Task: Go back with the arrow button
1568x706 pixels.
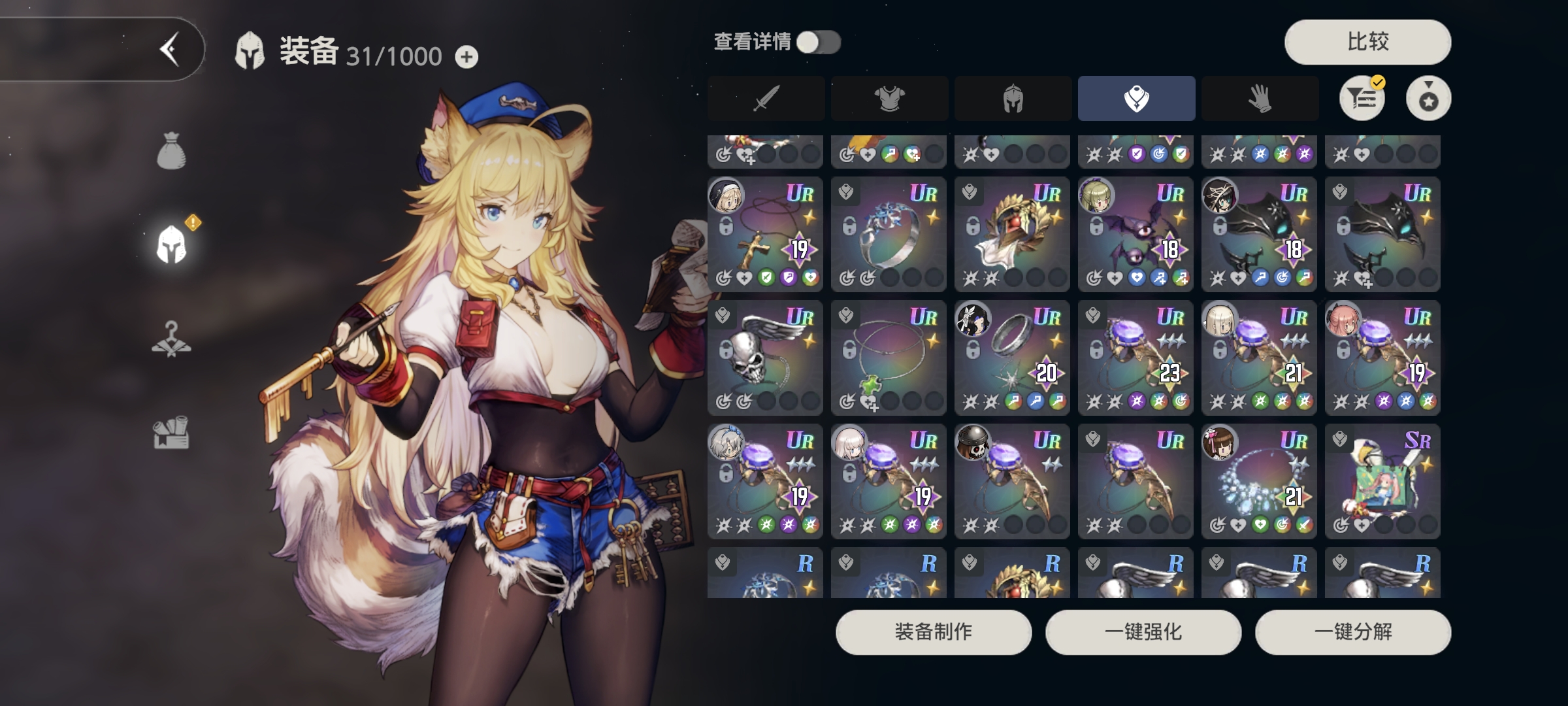Action: (x=169, y=50)
